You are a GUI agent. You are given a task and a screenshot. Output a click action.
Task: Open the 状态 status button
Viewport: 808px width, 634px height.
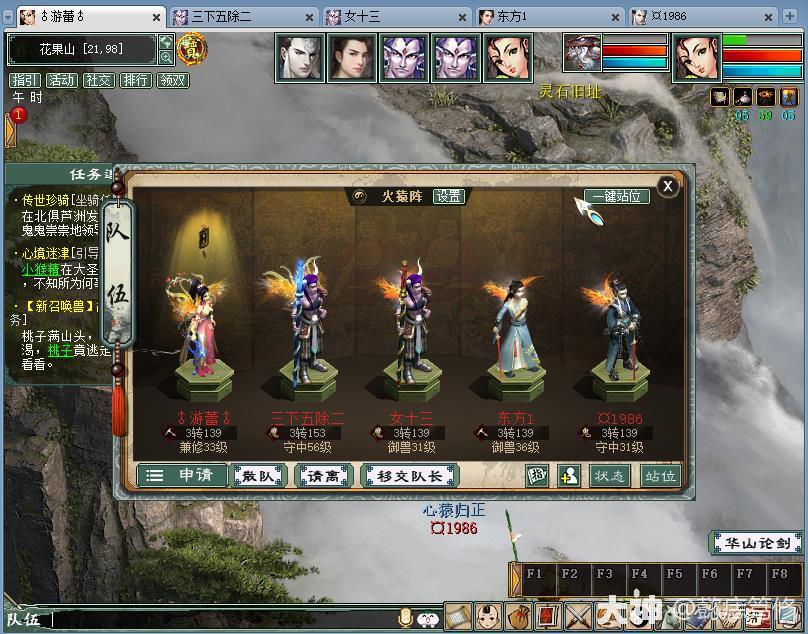click(x=608, y=476)
